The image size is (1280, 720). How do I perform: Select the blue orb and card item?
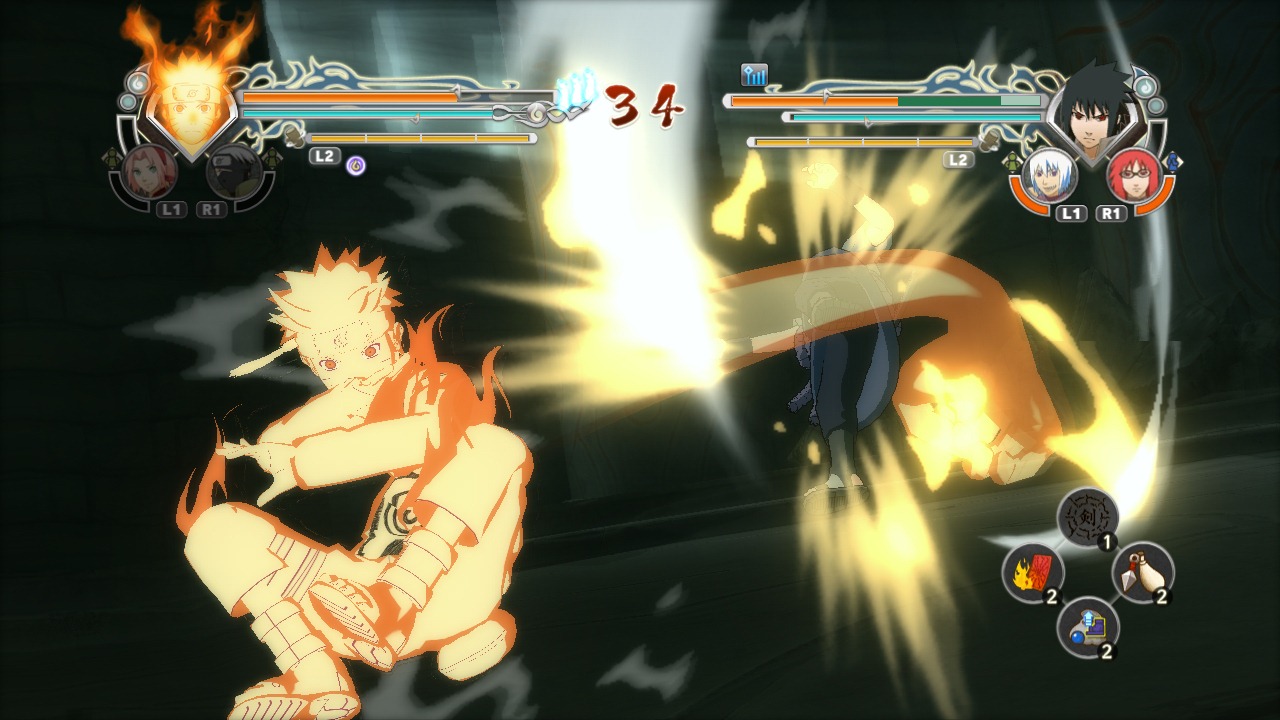pos(1087,627)
